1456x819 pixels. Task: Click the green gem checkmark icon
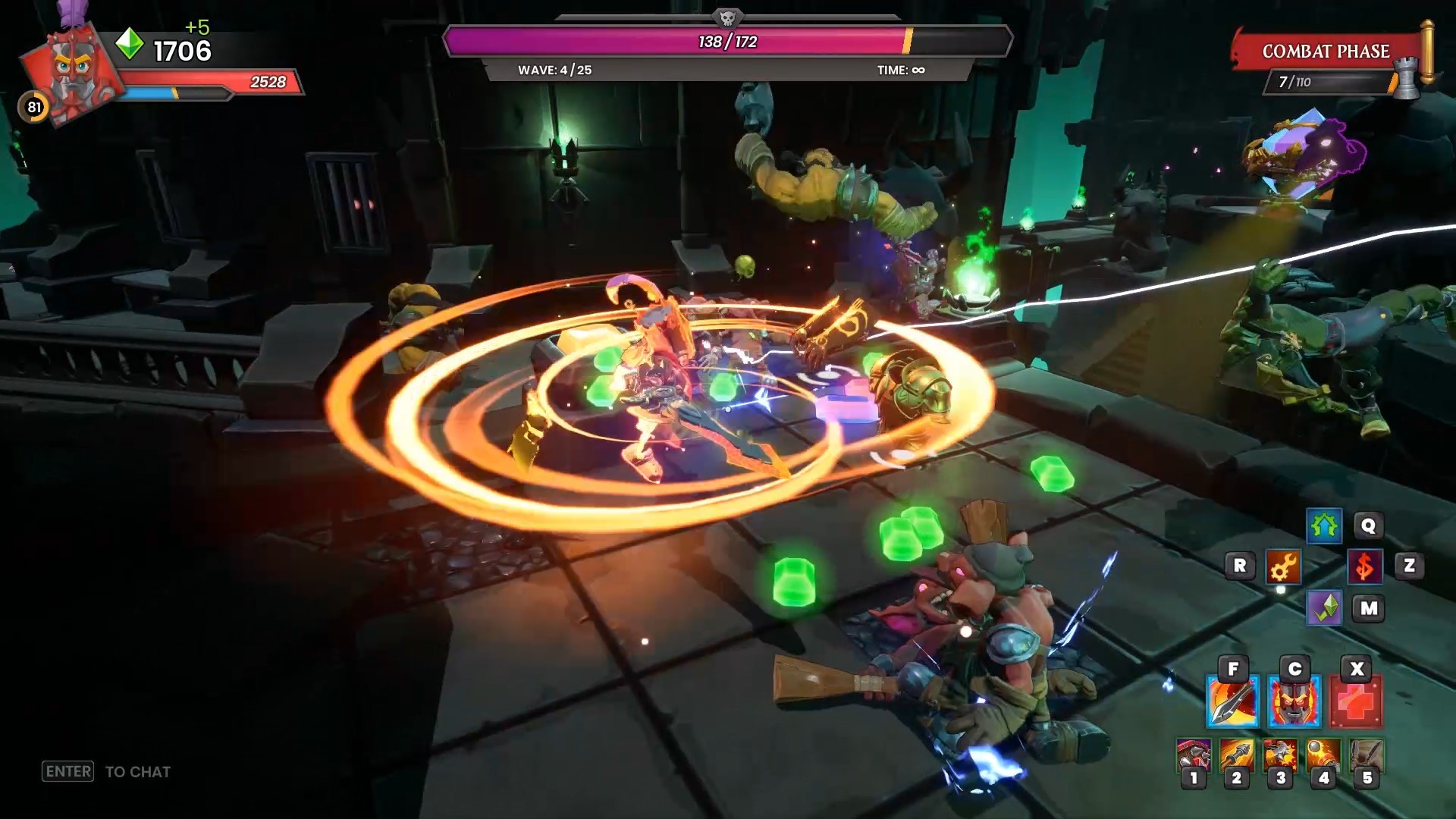point(1324,608)
